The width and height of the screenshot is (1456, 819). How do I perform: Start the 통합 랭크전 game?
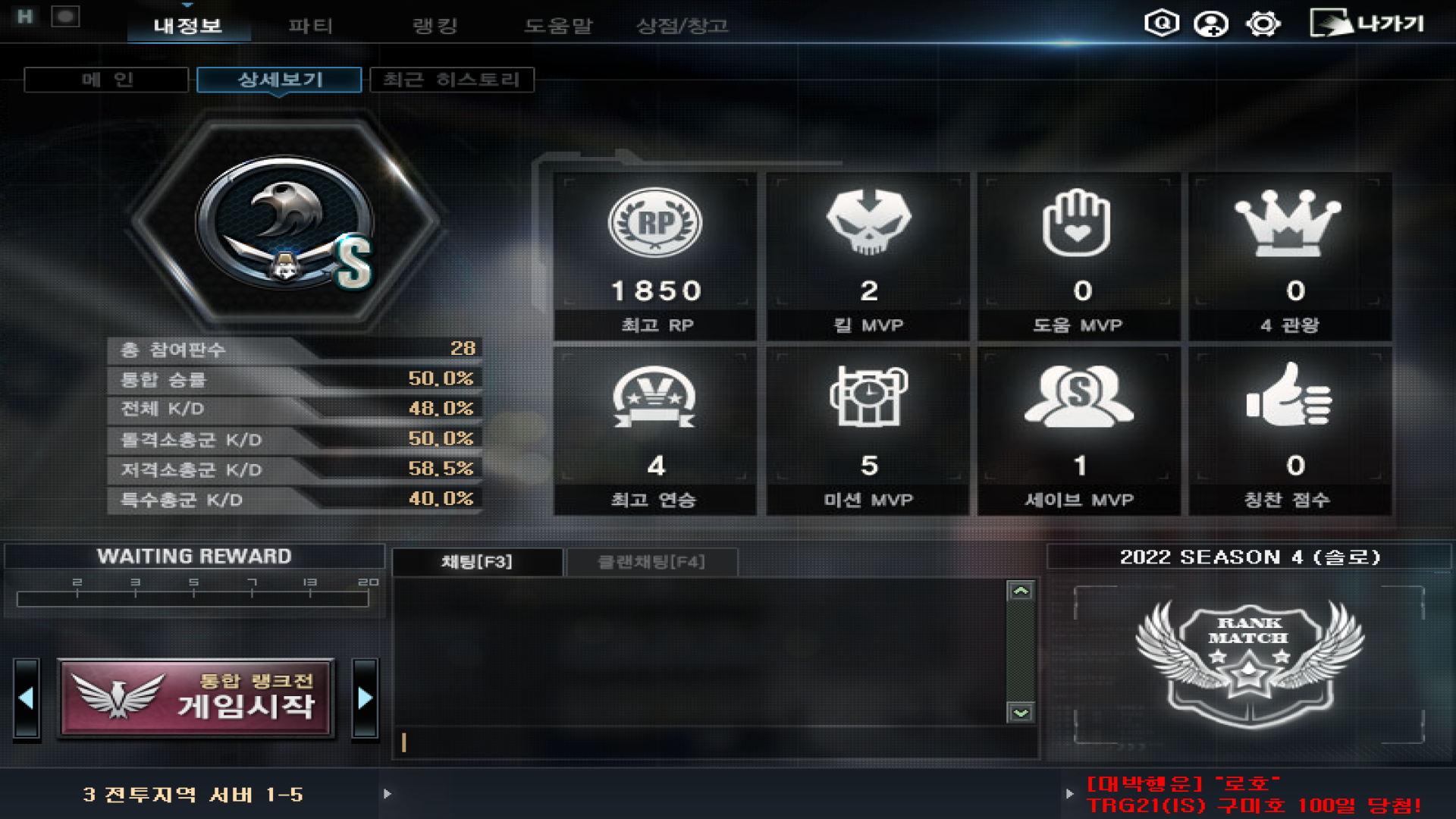tap(196, 698)
